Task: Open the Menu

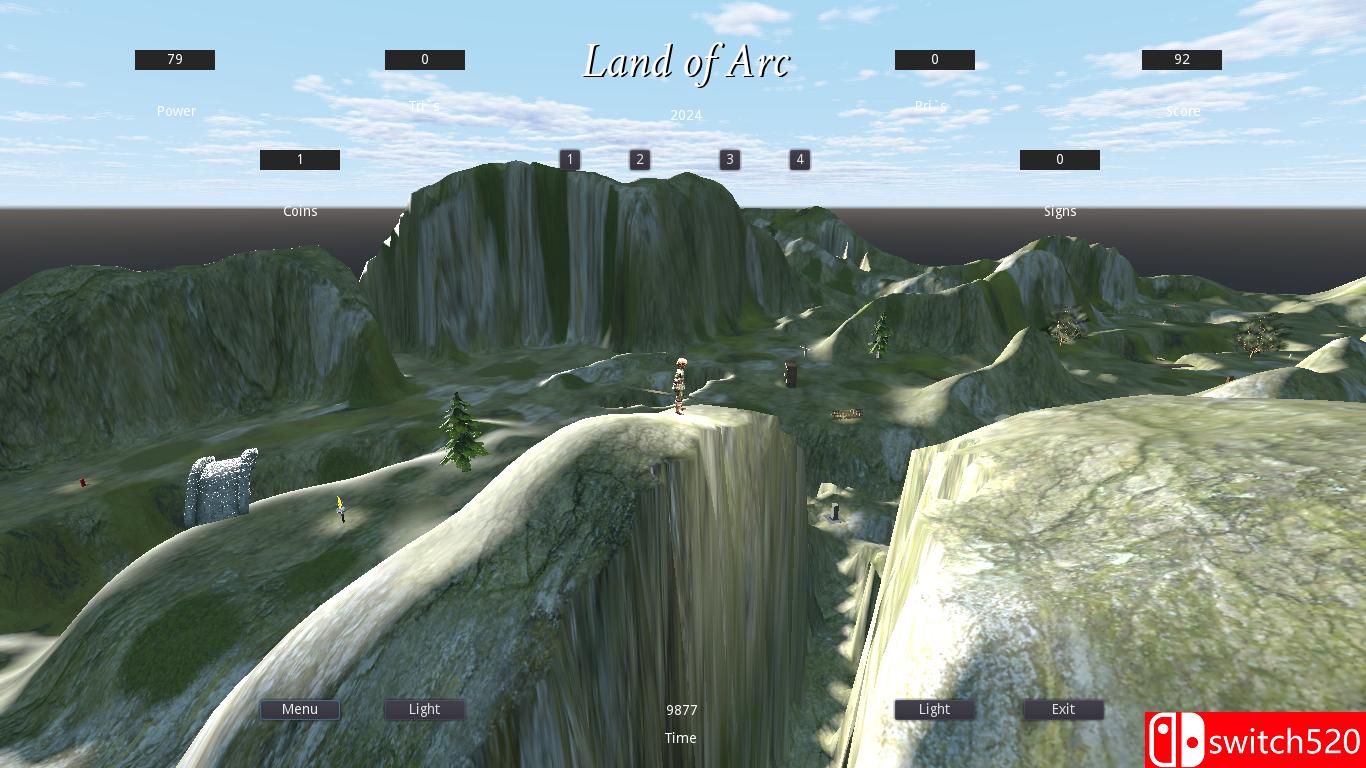Action: click(299, 709)
